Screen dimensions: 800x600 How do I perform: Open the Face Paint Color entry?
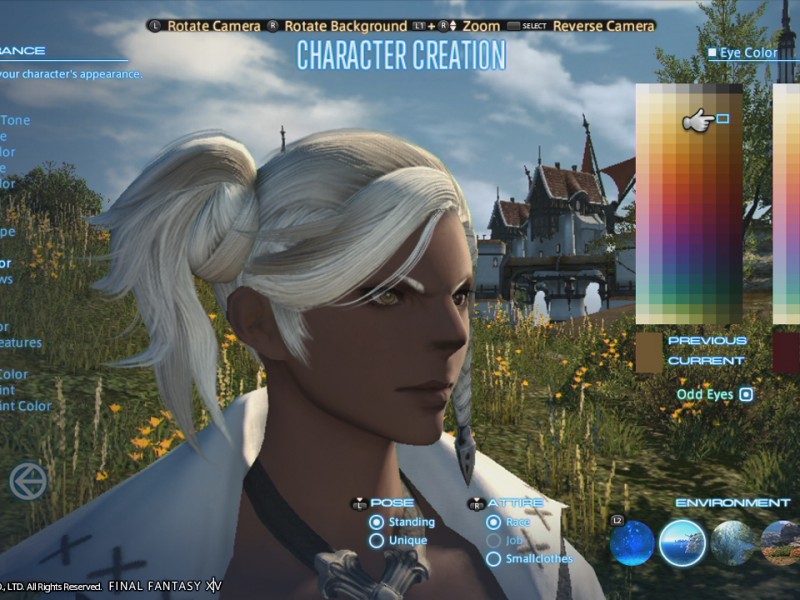pyautogui.click(x=24, y=407)
